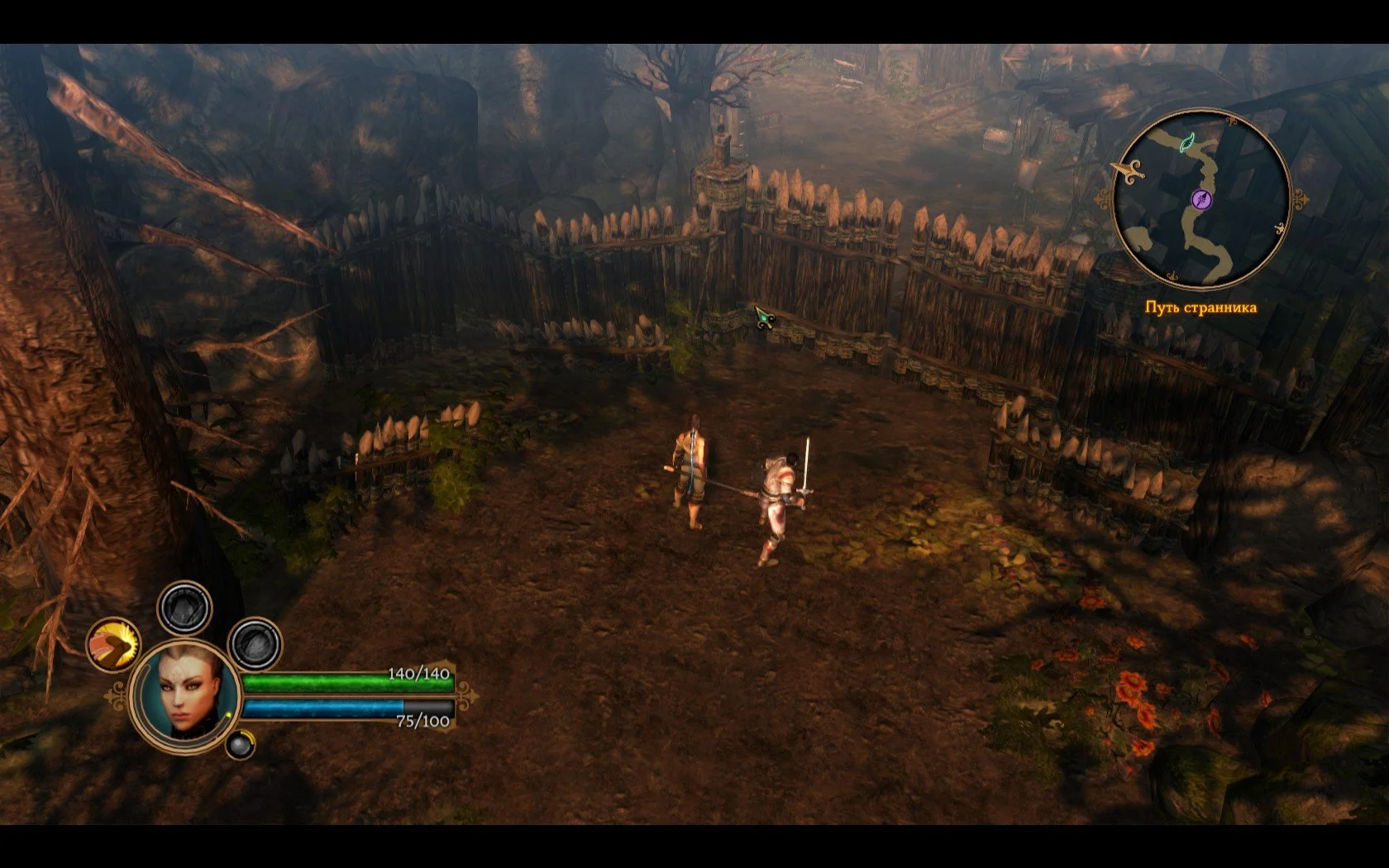1389x868 pixels.
Task: Click the golden arrow pointer on the minimap rim
Action: (x=1127, y=170)
